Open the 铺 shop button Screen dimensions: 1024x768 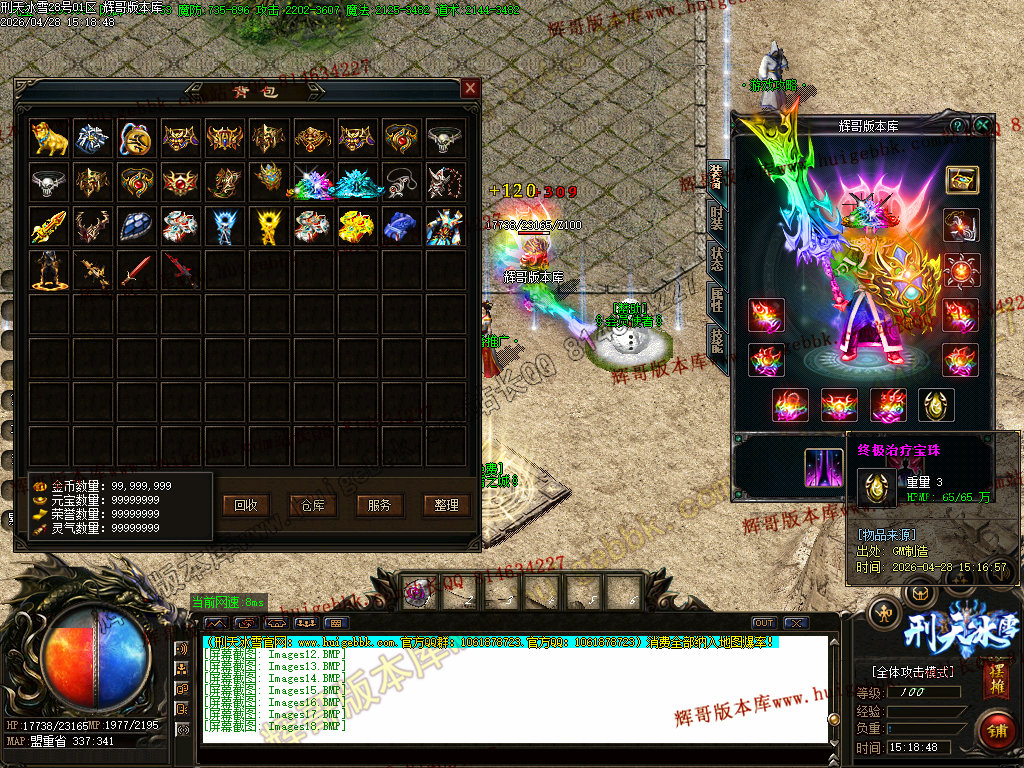tap(997, 728)
